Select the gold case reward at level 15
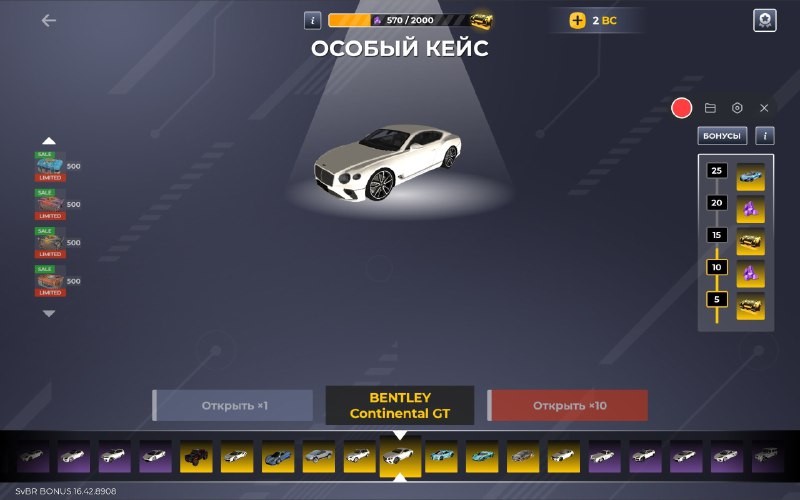This screenshot has width=800, height=500. click(750, 241)
